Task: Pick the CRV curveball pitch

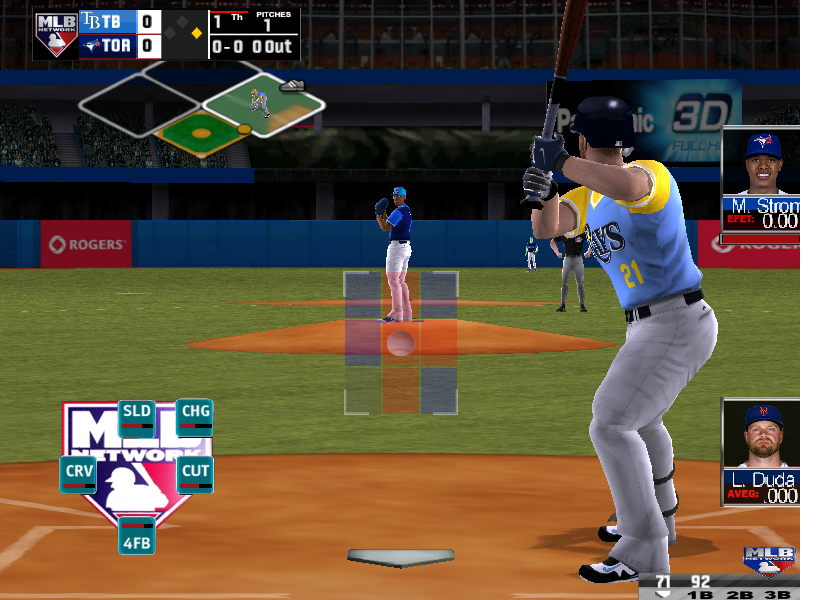Action: [x=78, y=474]
